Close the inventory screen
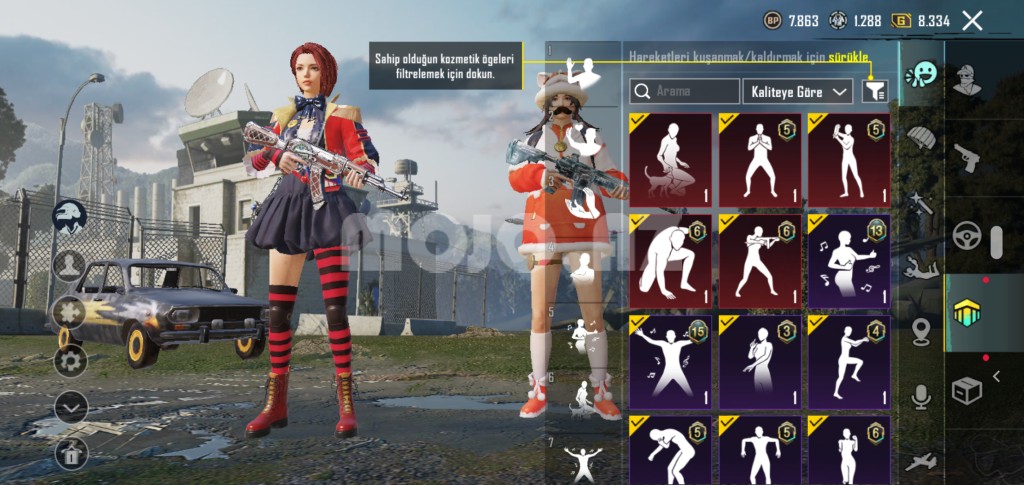The height and width of the screenshot is (485, 1024). (972, 20)
